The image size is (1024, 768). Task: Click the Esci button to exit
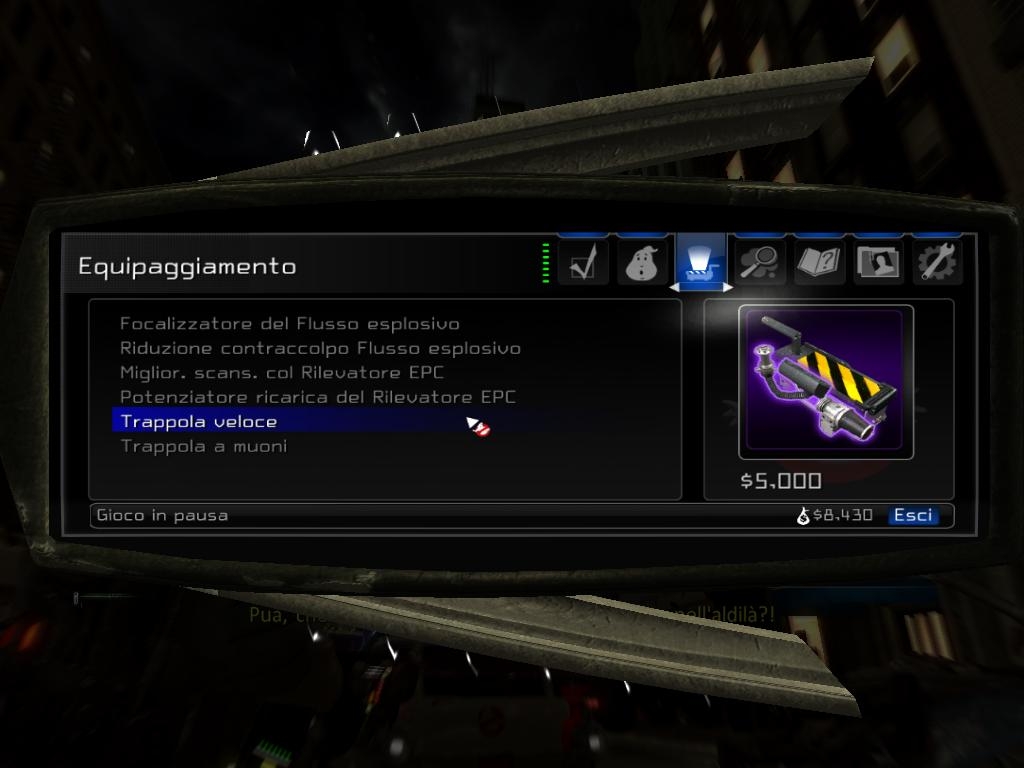(913, 515)
